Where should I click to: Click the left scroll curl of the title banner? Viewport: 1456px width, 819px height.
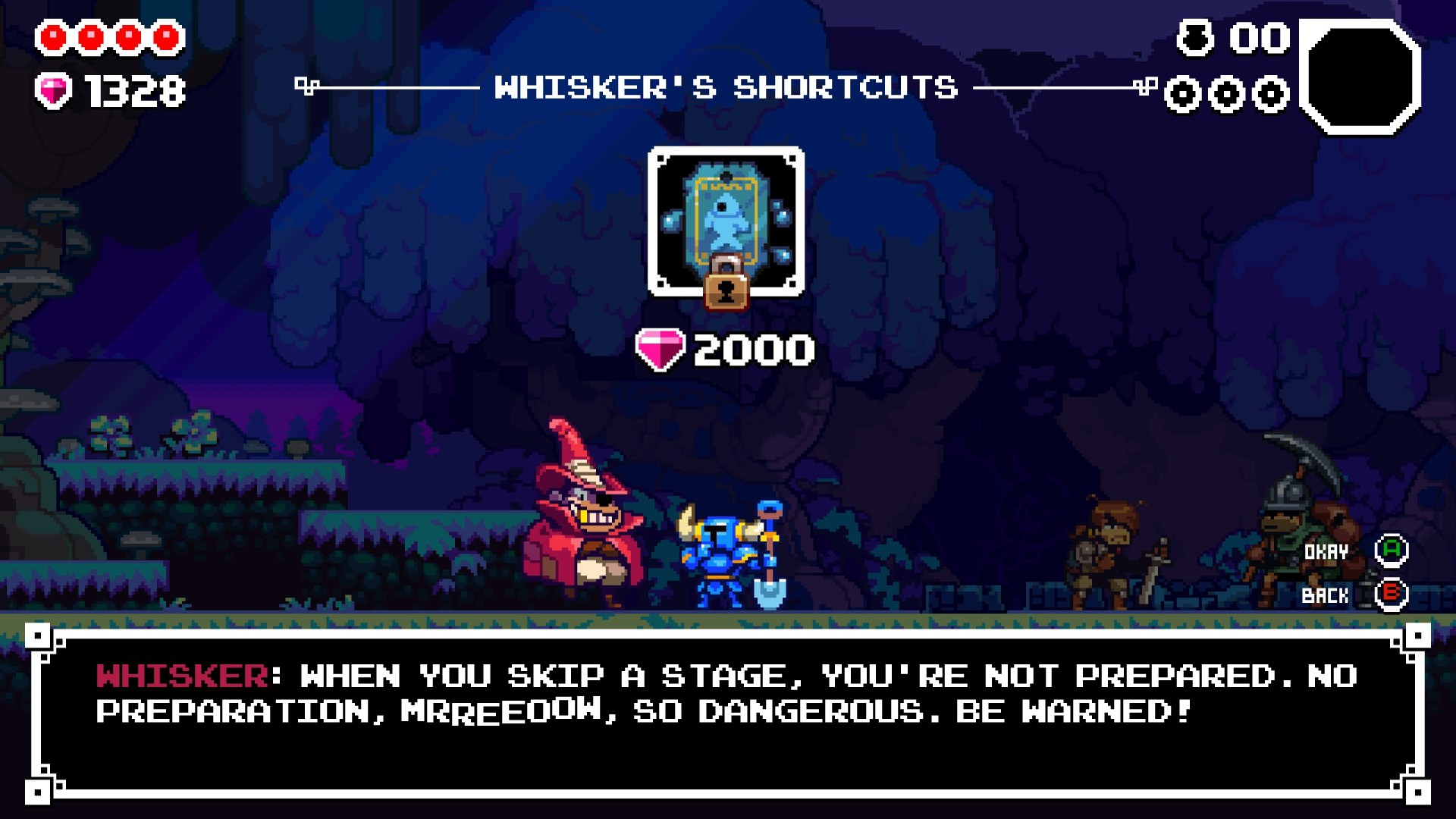click(306, 86)
